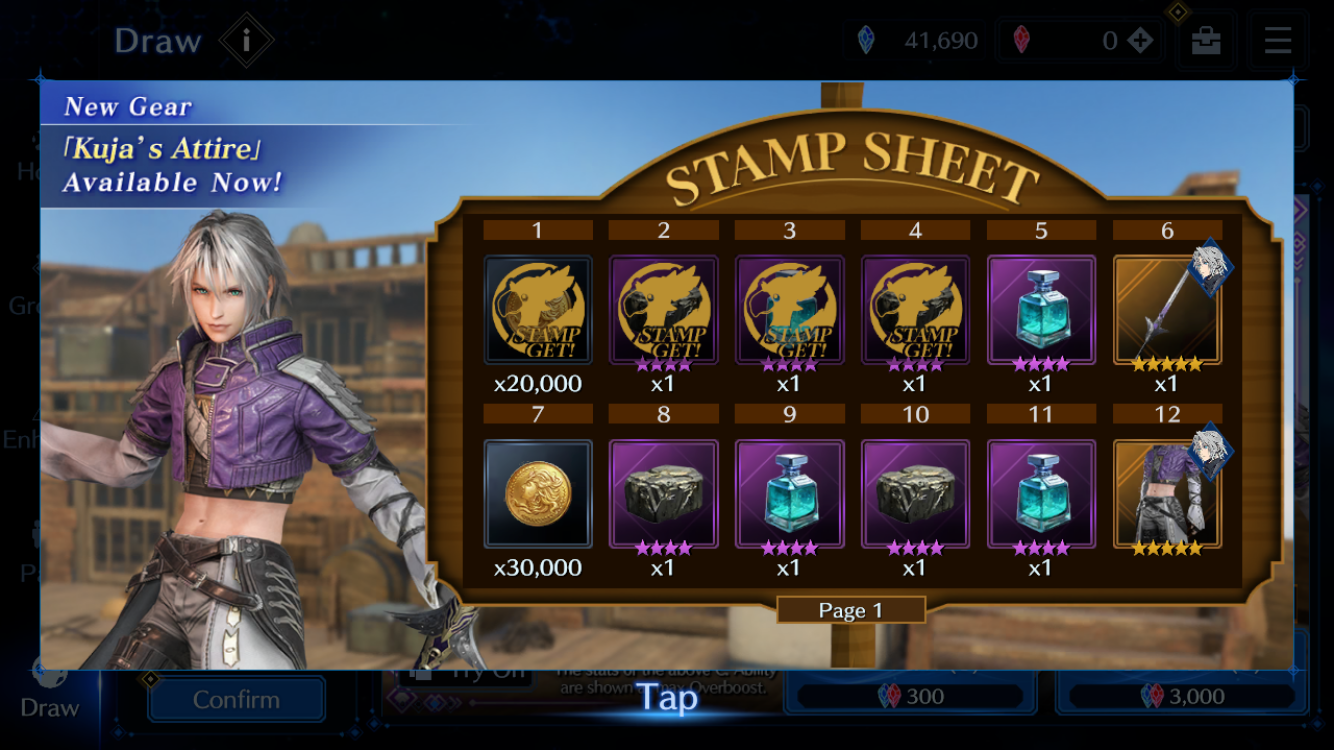Select stamp 7 gold coin x30,000 reward
1334x750 pixels.
coord(538,495)
